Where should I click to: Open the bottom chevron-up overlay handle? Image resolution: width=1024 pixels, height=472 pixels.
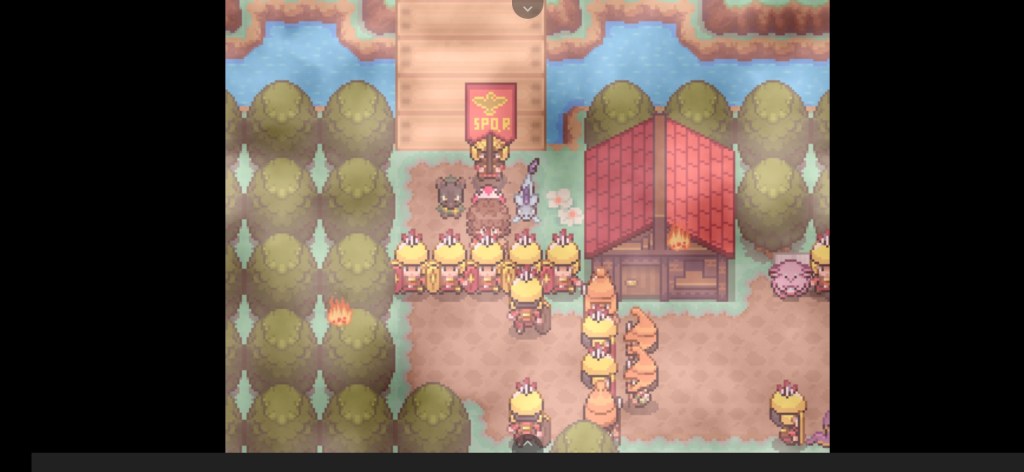527,444
